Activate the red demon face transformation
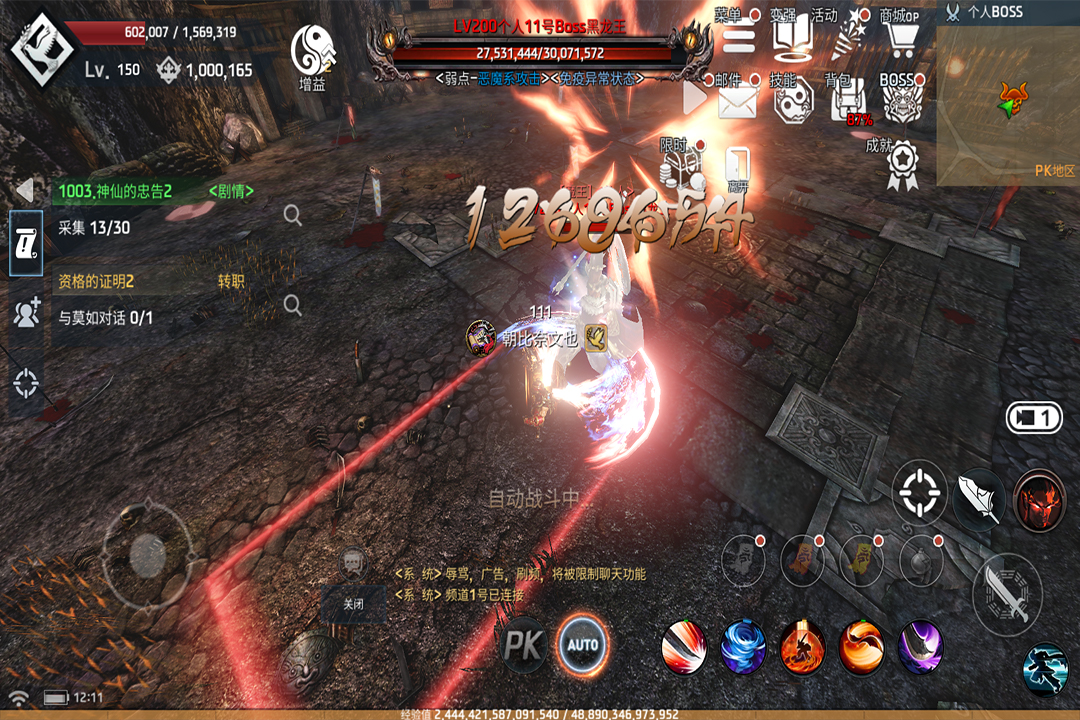 (x=1039, y=500)
